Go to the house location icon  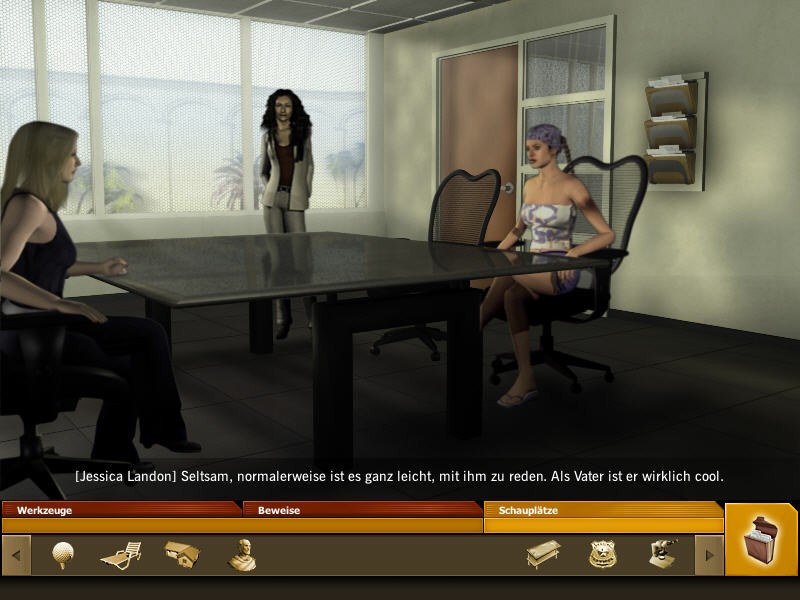(x=182, y=554)
